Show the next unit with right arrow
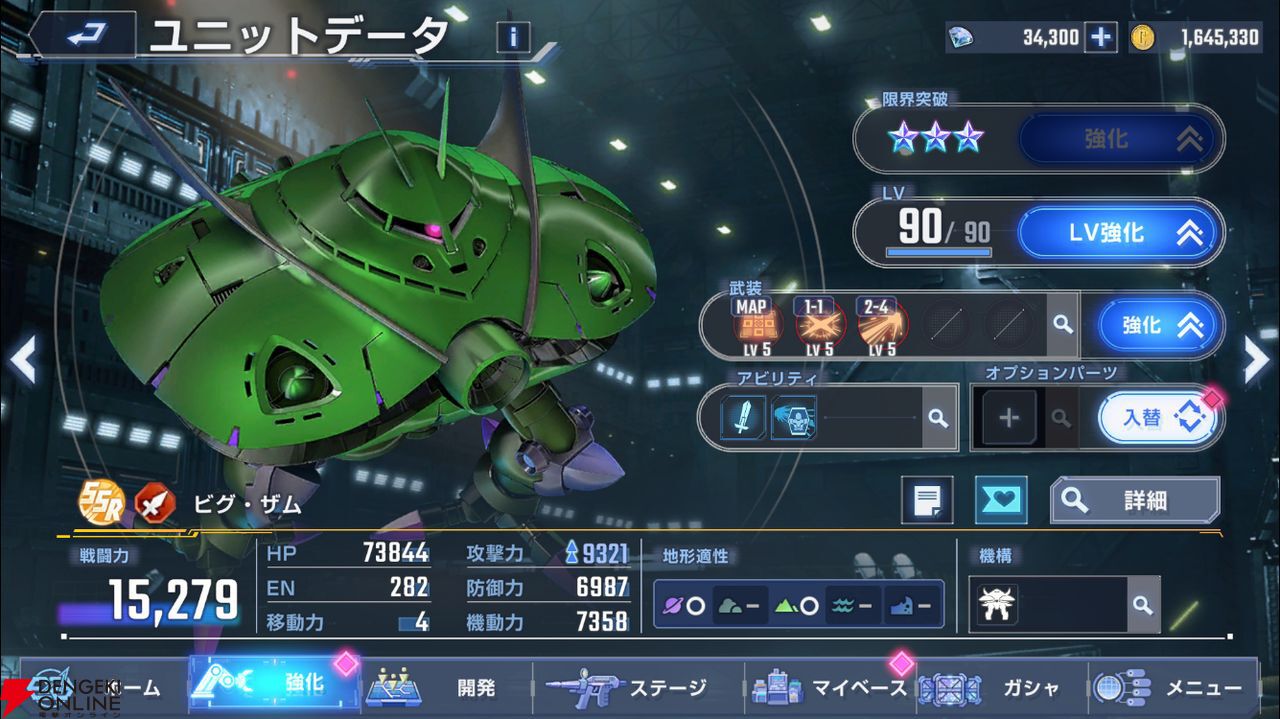The width and height of the screenshot is (1280, 719). coord(1256,360)
